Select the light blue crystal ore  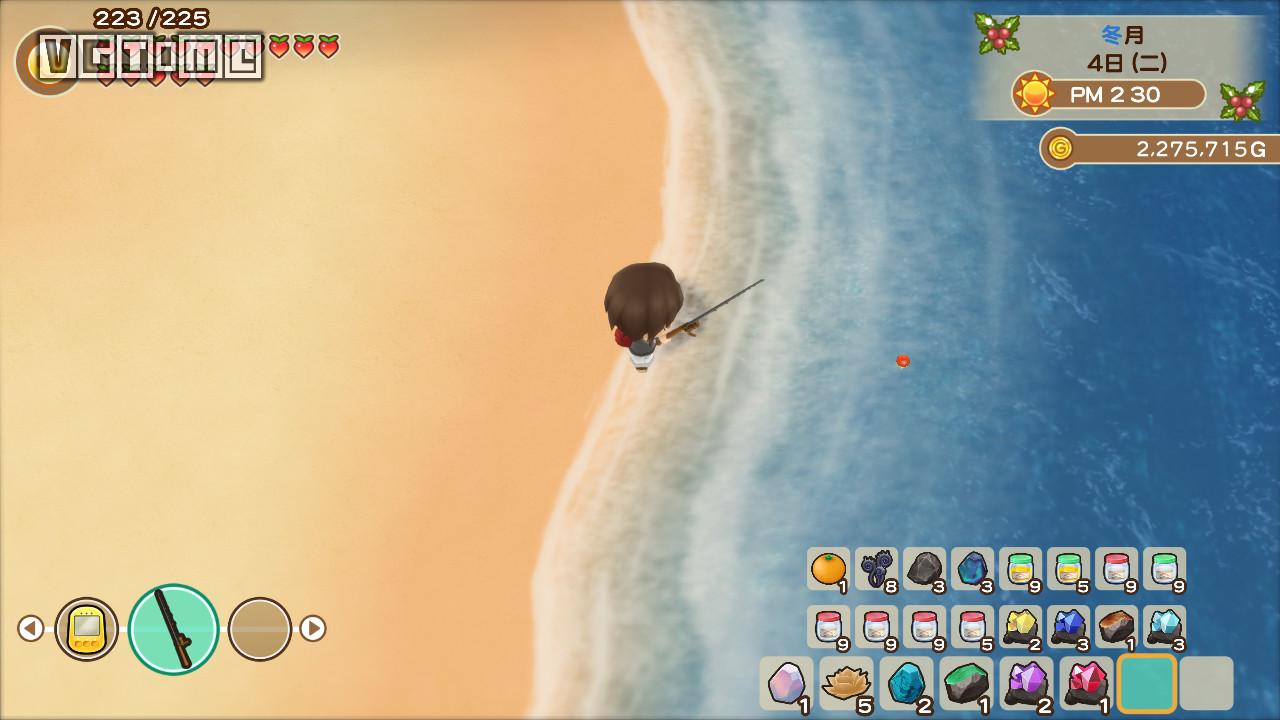click(1164, 627)
